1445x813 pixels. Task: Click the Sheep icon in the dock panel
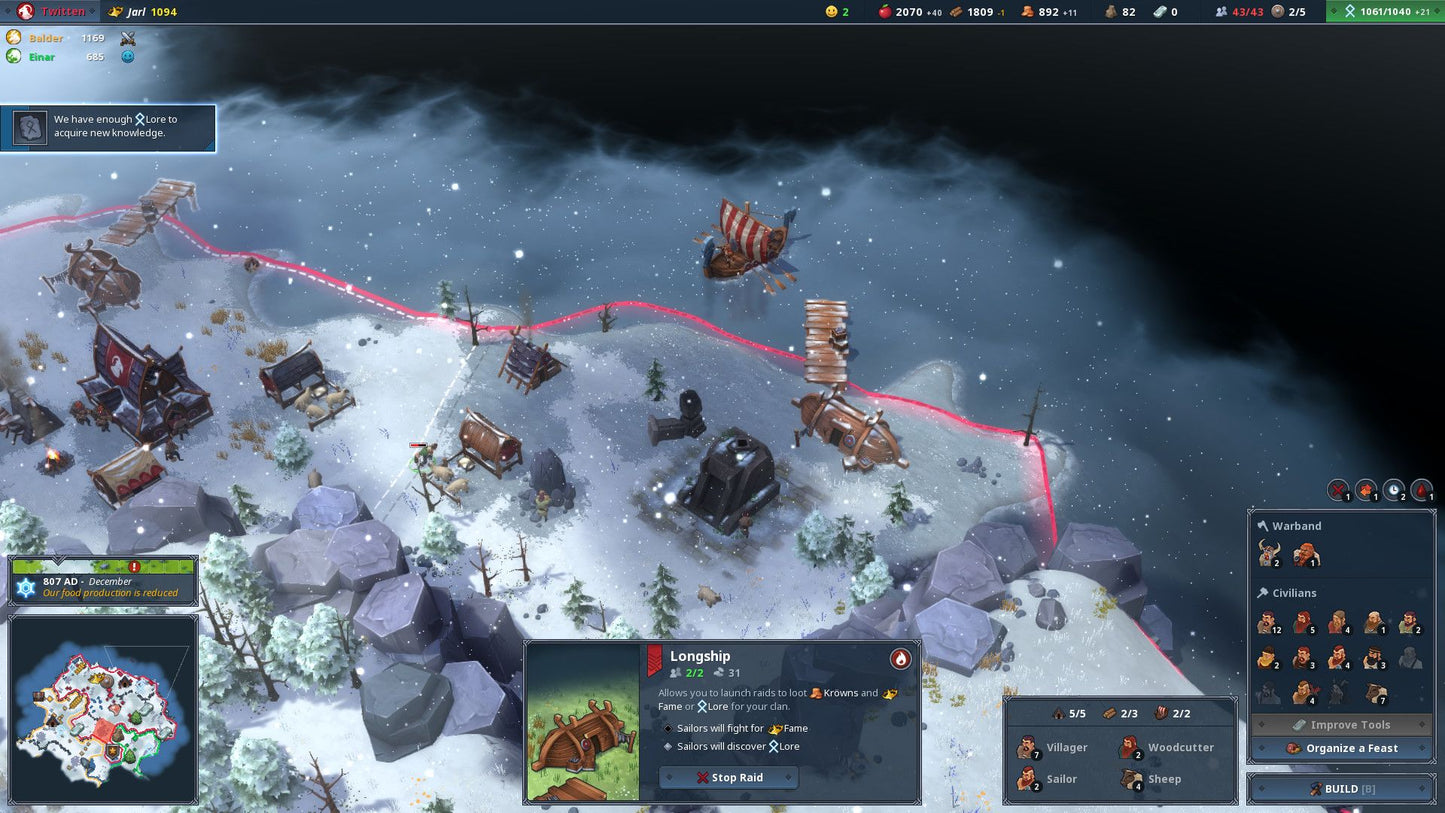[1132, 779]
